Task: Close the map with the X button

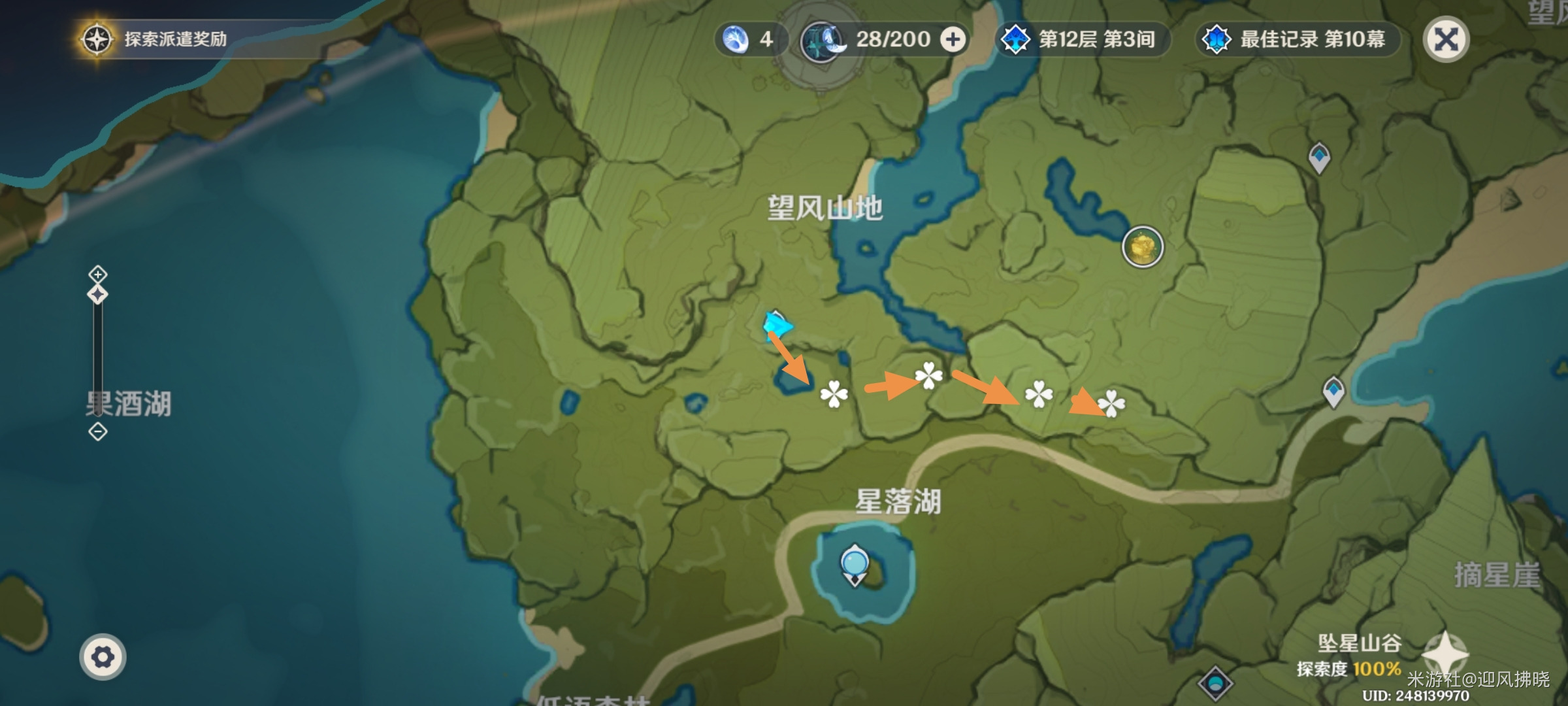Action: 1447,39
